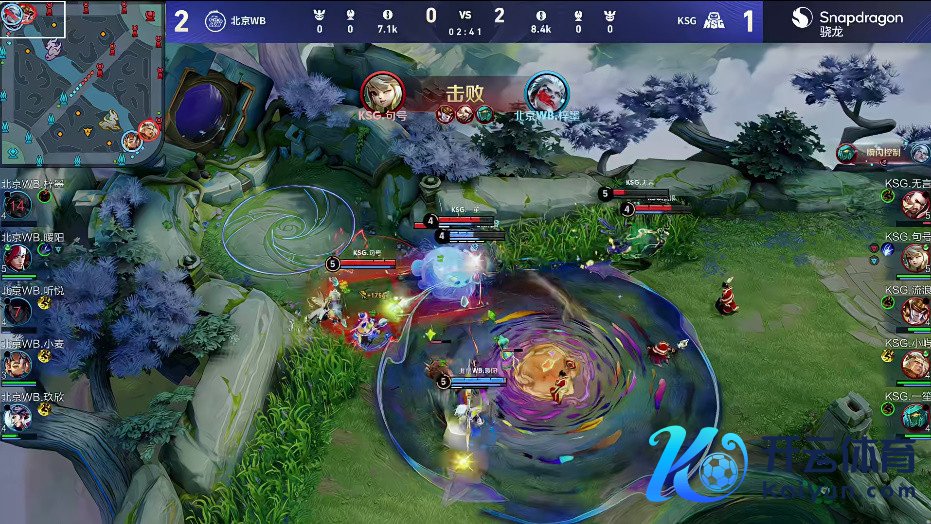Open the Snapdragon sponsor logo
This screenshot has width=931, height=524.
pos(848,21)
